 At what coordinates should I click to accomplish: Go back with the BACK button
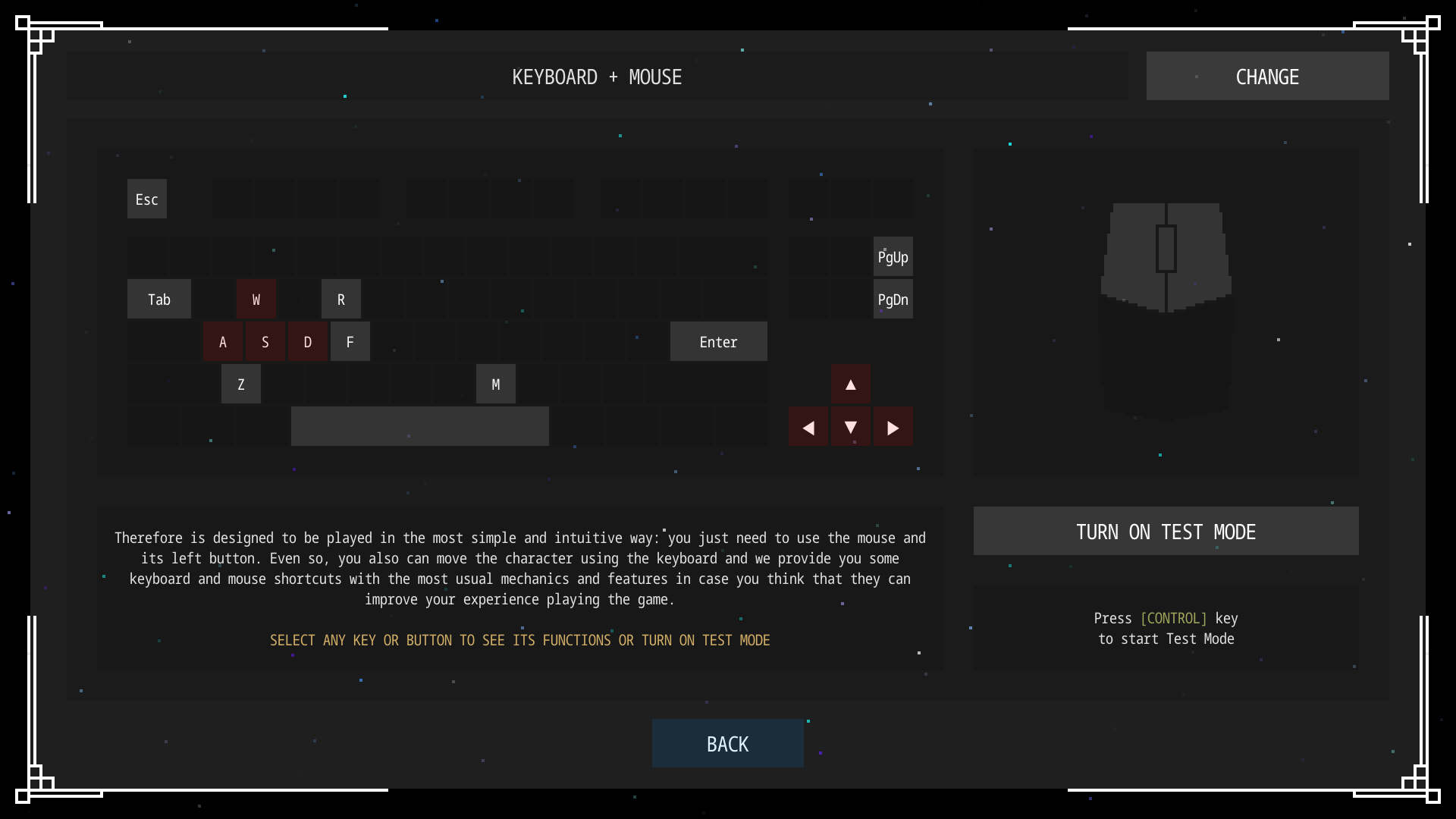(727, 743)
